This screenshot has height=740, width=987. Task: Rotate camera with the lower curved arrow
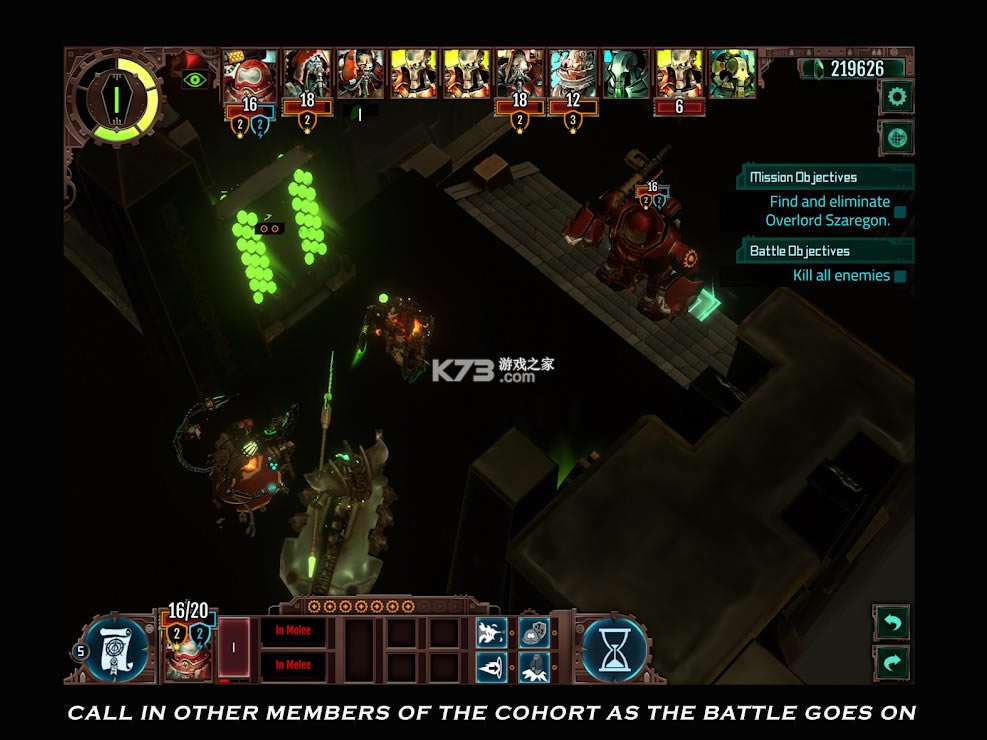(891, 660)
